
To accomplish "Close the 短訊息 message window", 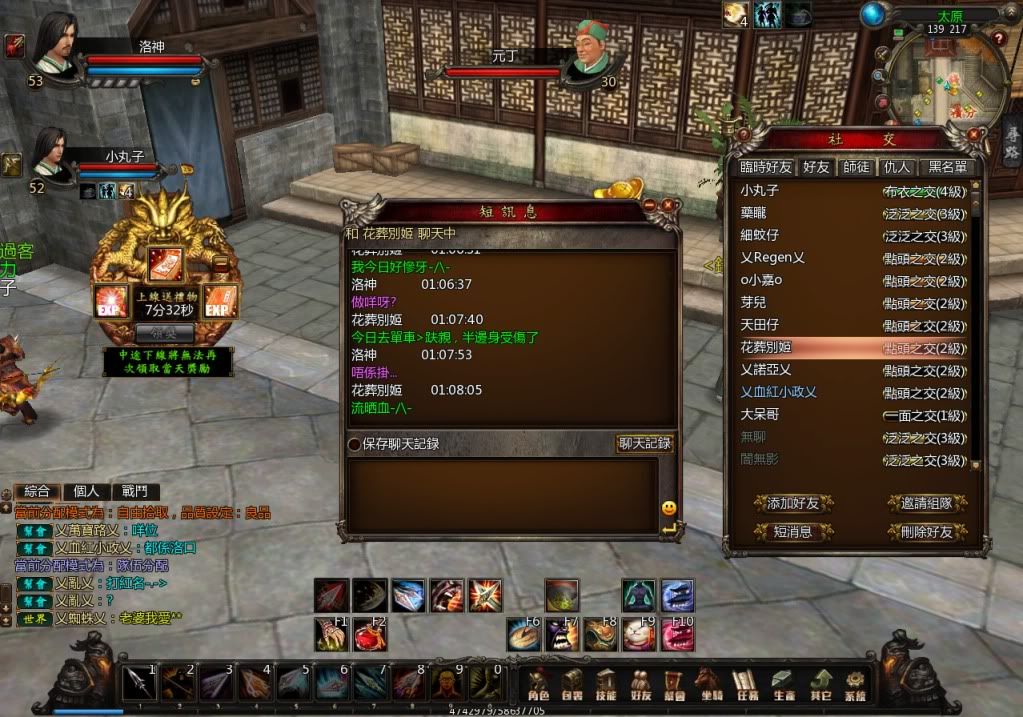I will (668, 206).
